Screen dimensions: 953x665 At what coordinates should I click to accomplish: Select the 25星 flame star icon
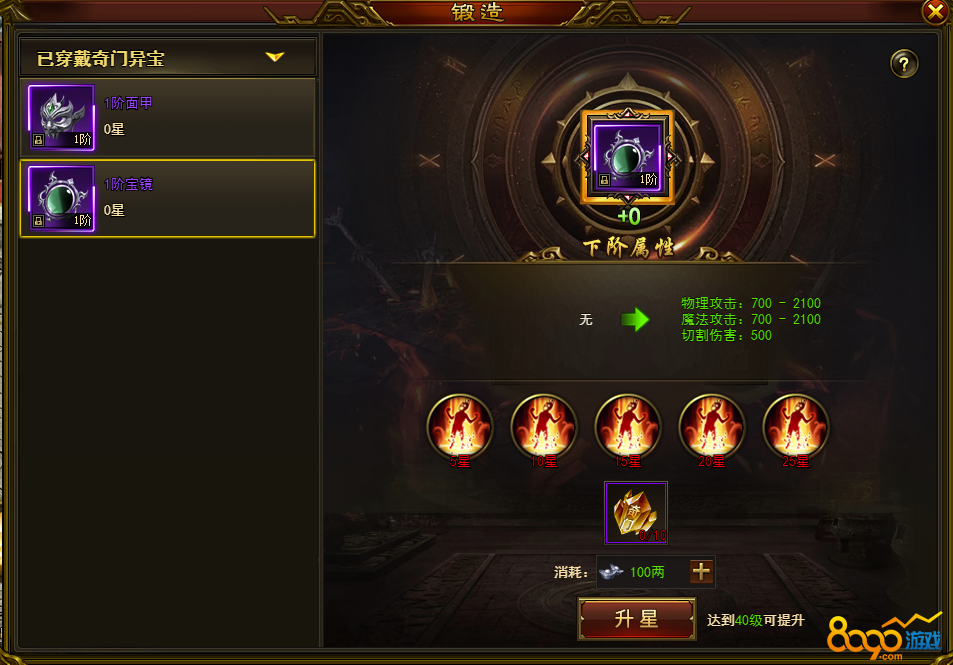796,427
